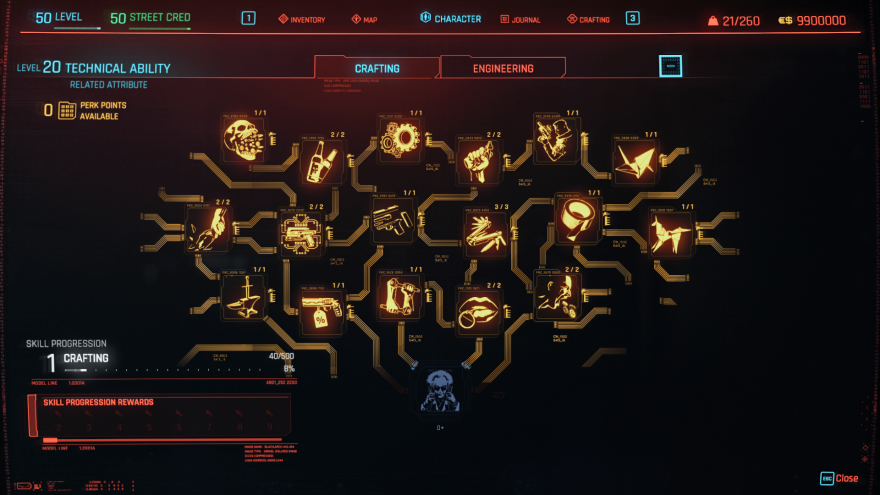This screenshot has width=880, height=495.
Task: Pick the origami unicorn perk
Action: click(x=670, y=232)
